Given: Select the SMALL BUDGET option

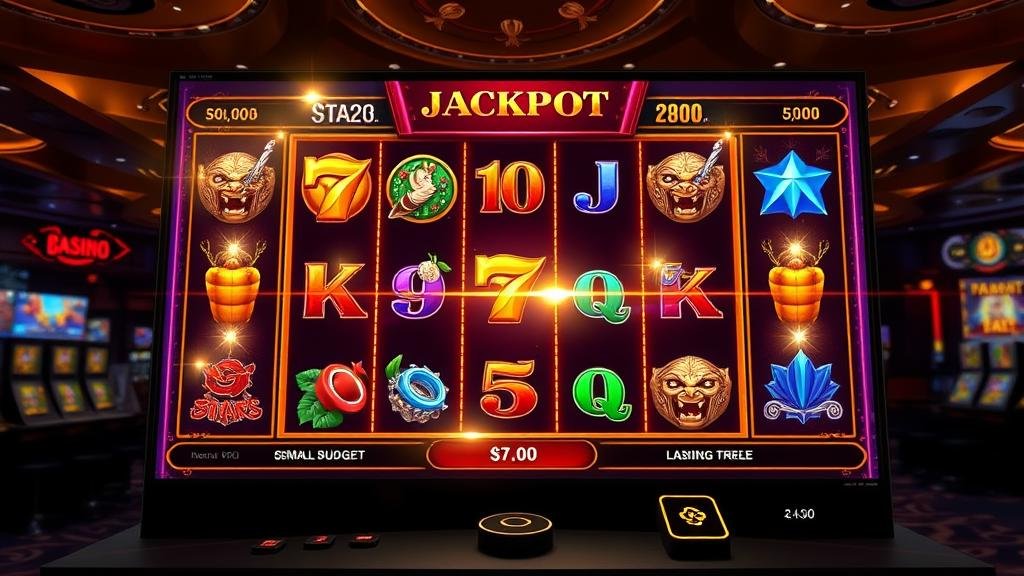Looking at the screenshot, I should [319, 455].
